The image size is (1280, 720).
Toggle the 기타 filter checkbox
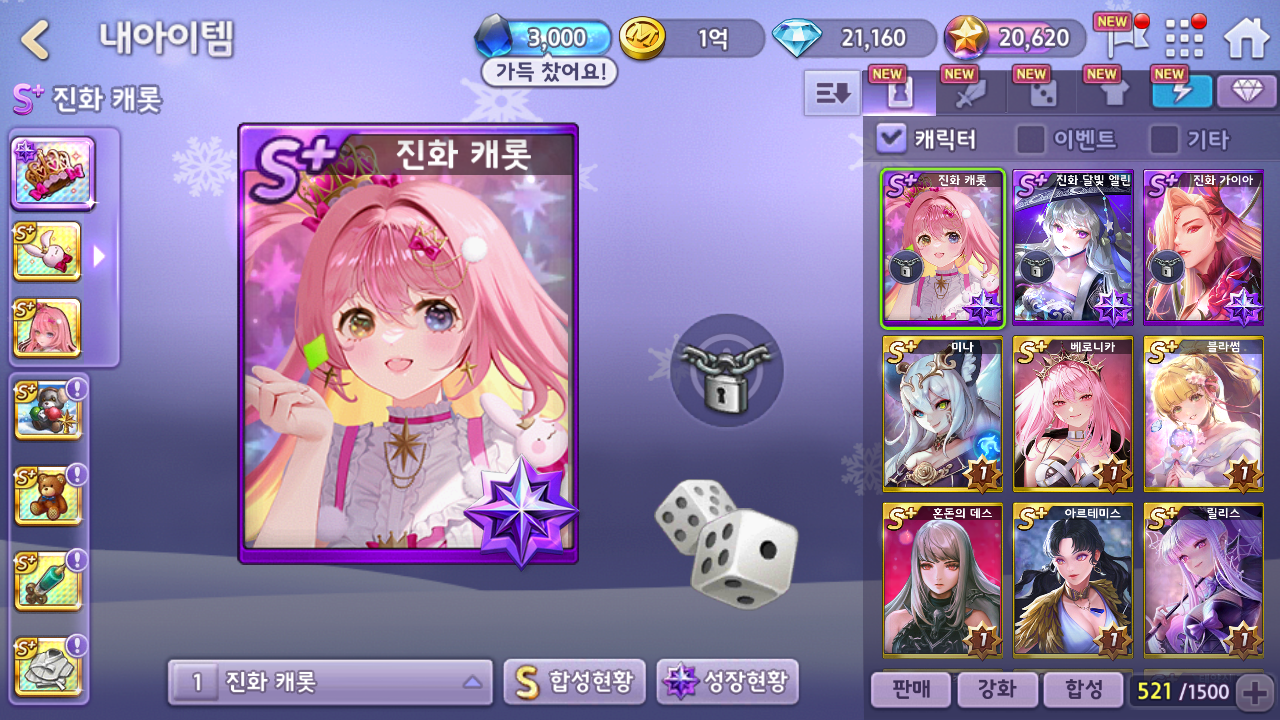[x=1163, y=139]
